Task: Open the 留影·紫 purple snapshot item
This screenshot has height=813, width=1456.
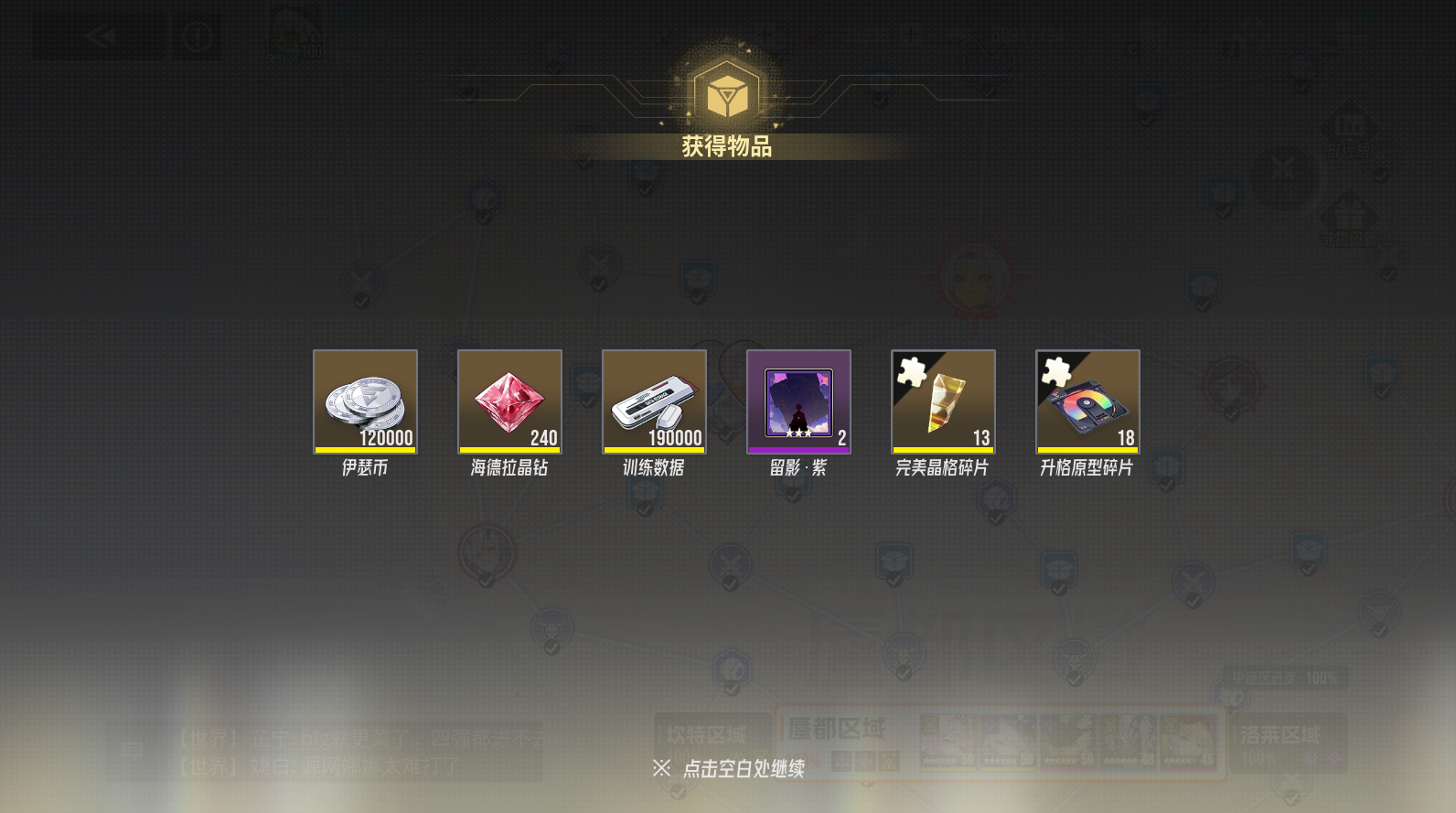Action: coord(798,401)
